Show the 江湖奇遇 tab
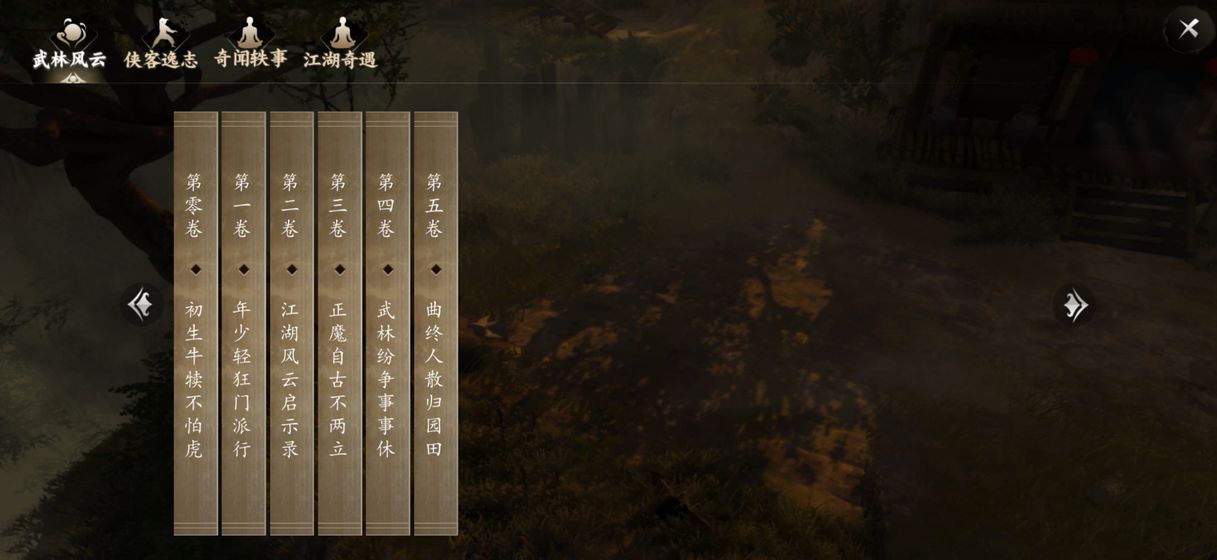The image size is (1217, 560). pos(341,45)
